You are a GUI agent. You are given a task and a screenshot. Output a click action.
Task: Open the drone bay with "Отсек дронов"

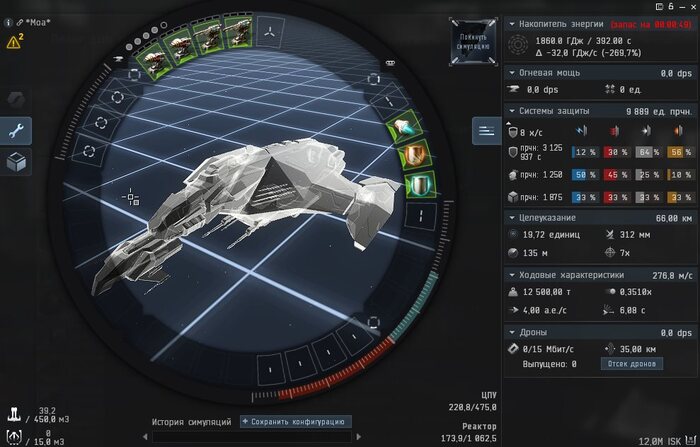tap(632, 364)
